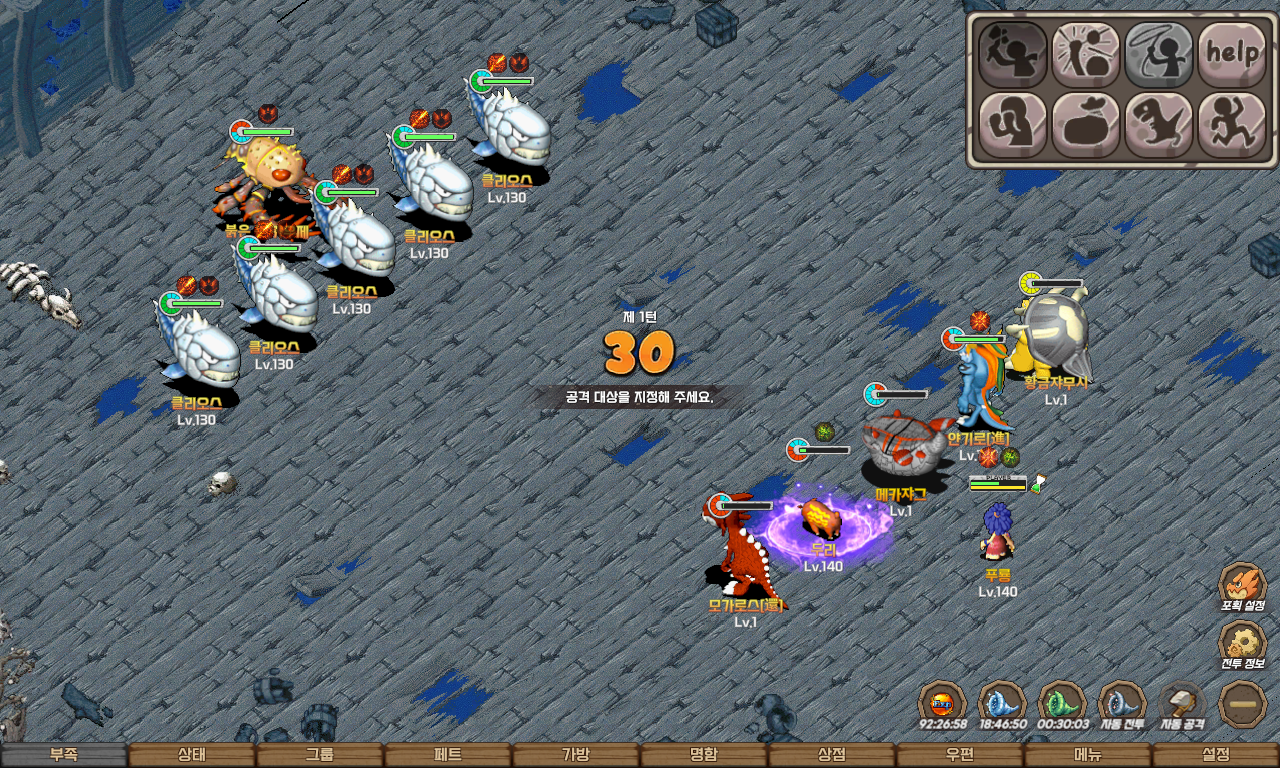
Task: Select the lasso capture command
Action: pos(1159,53)
